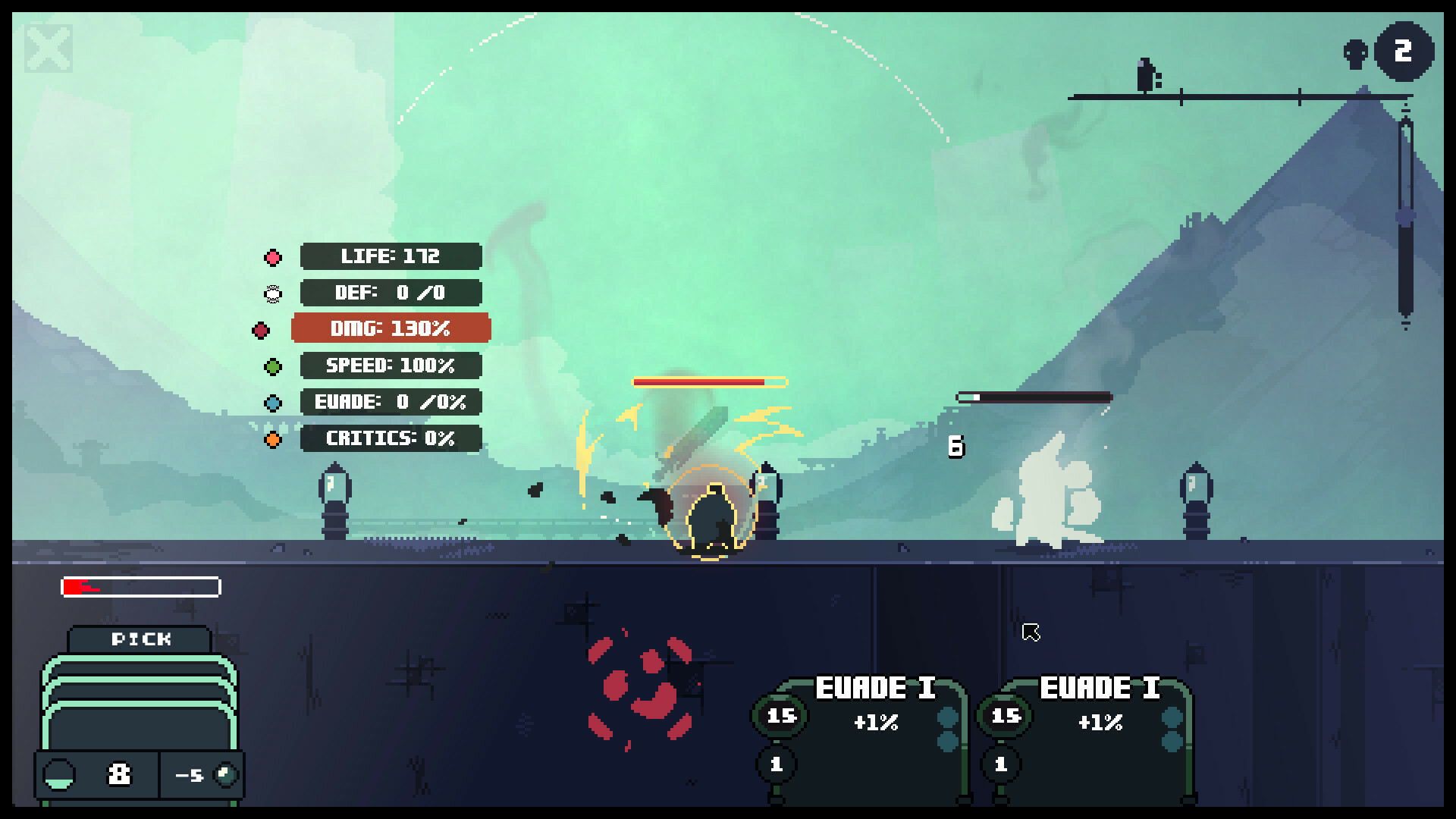Select the pink LIFE diamond icon
Viewport: 1456px width, 819px height.
pos(271,256)
